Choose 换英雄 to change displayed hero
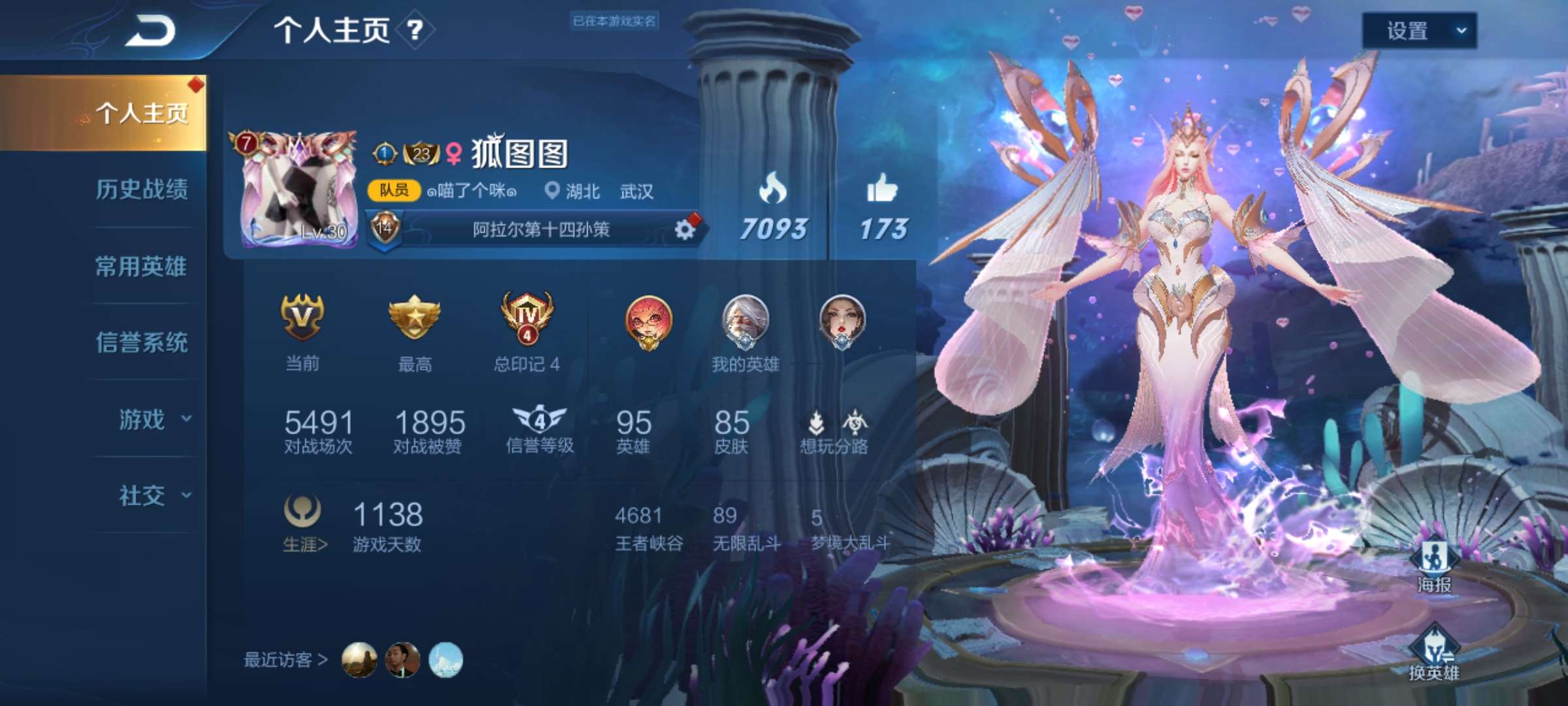Image resolution: width=1568 pixels, height=706 pixels. pyautogui.click(x=1433, y=654)
